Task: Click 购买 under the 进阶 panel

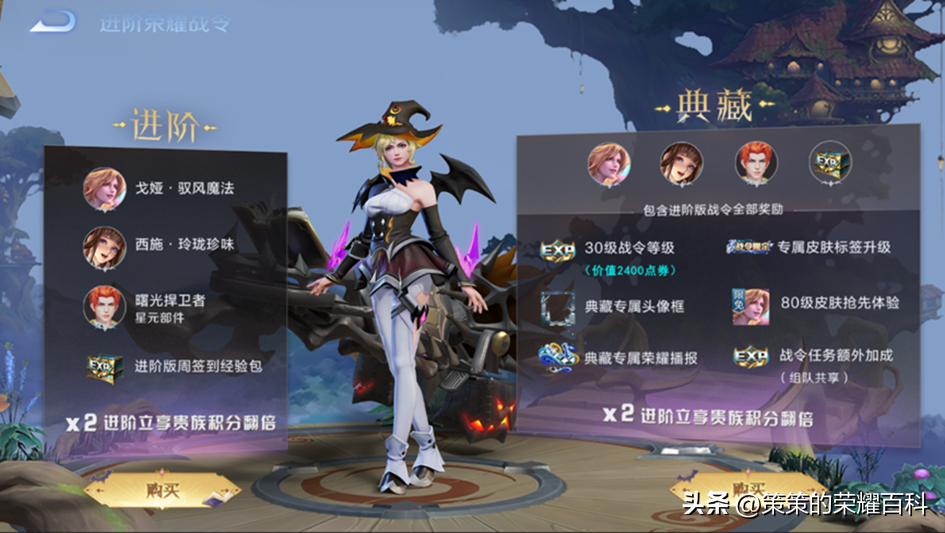Action: [x=163, y=490]
